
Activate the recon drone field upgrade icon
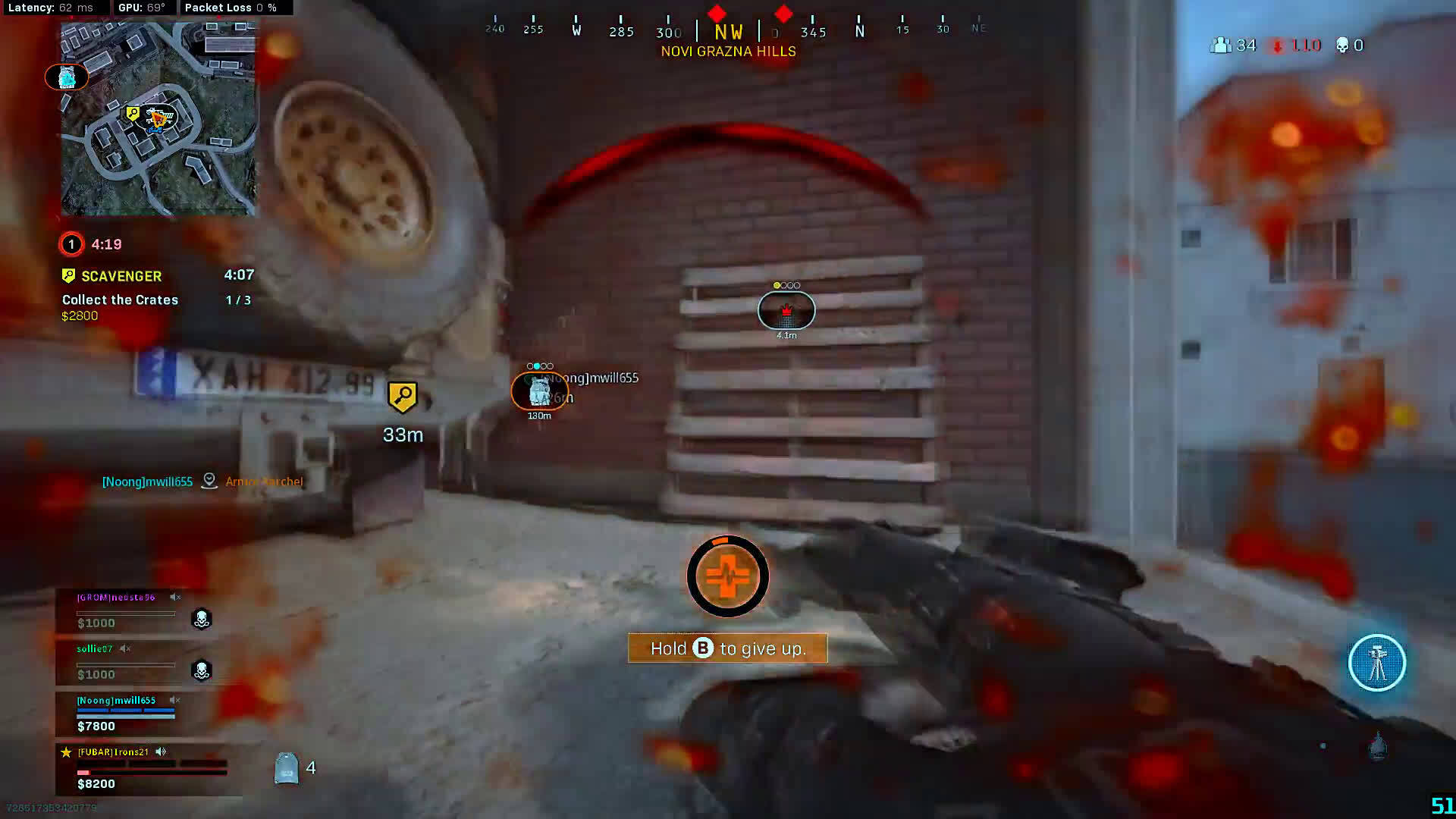[x=1376, y=663]
